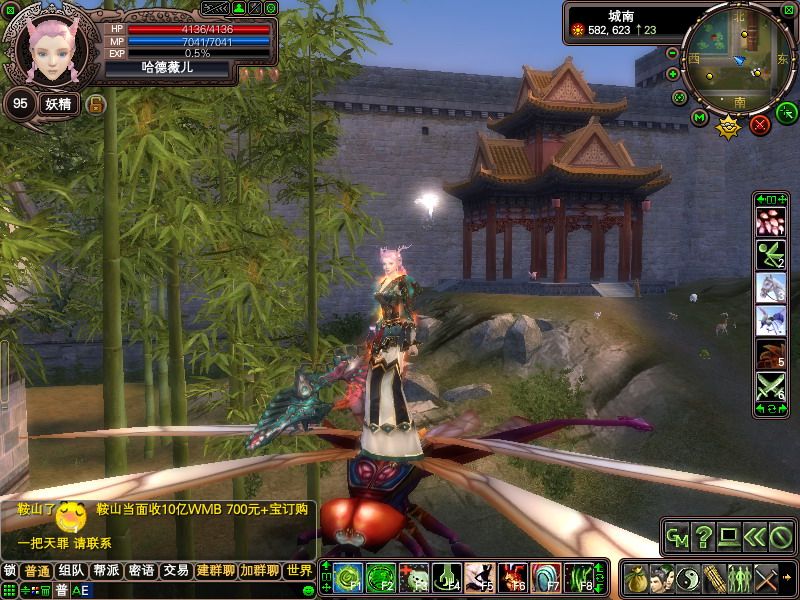
Task: Open the question mark help menu
Action: (704, 538)
